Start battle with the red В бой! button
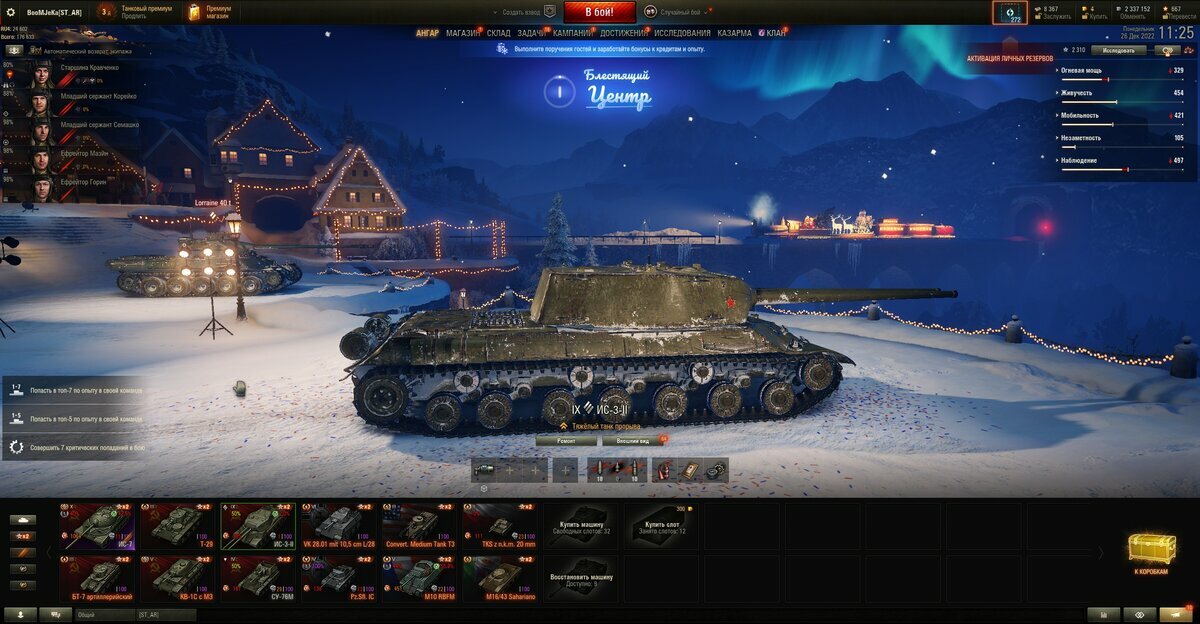 tap(600, 12)
